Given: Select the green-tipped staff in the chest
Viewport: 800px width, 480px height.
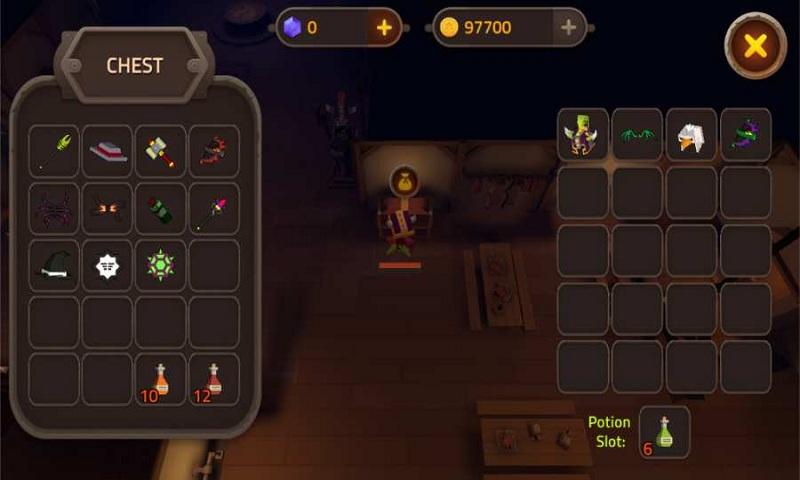Looking at the screenshot, I should [54, 151].
